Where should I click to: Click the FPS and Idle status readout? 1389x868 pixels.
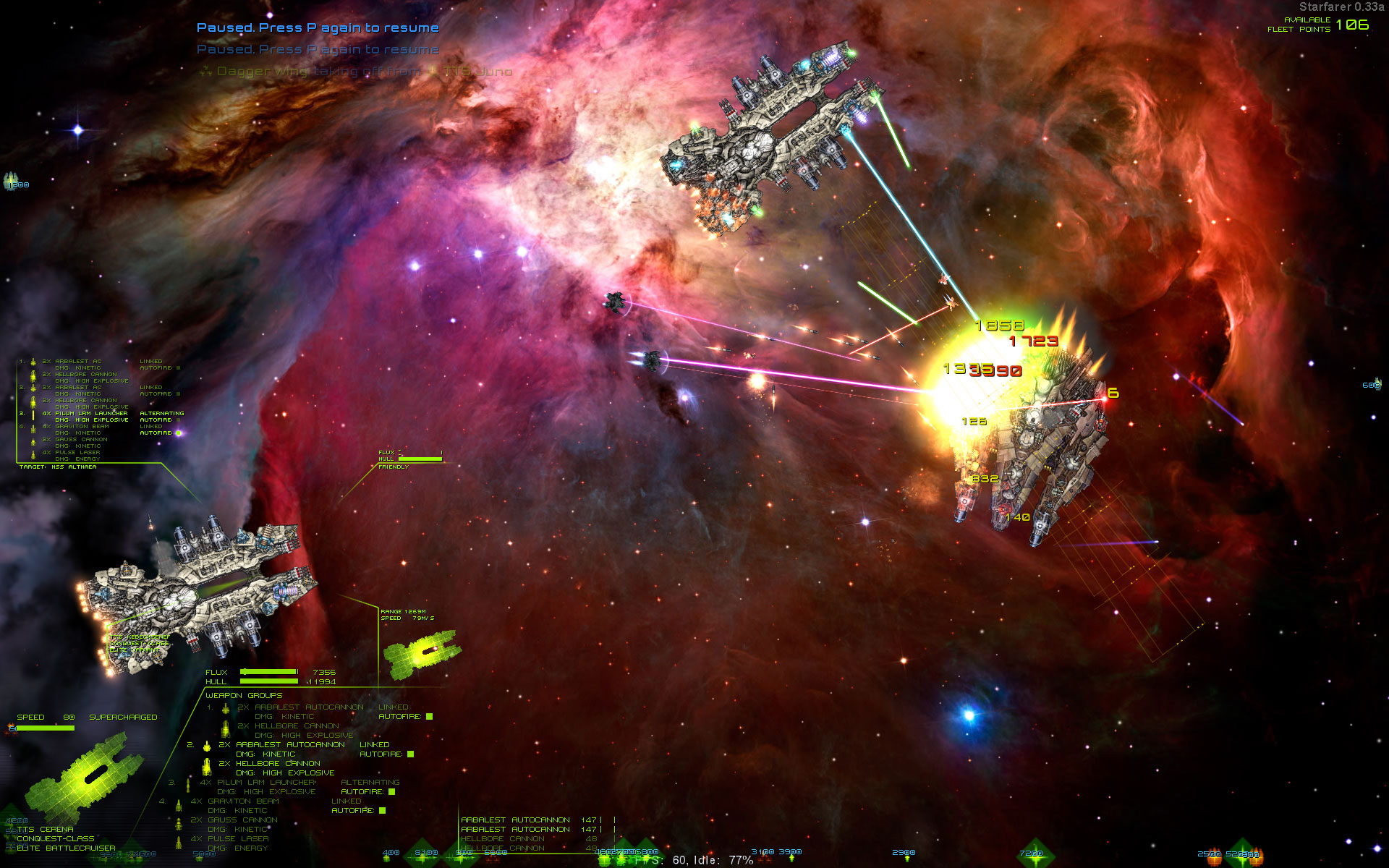[x=691, y=861]
